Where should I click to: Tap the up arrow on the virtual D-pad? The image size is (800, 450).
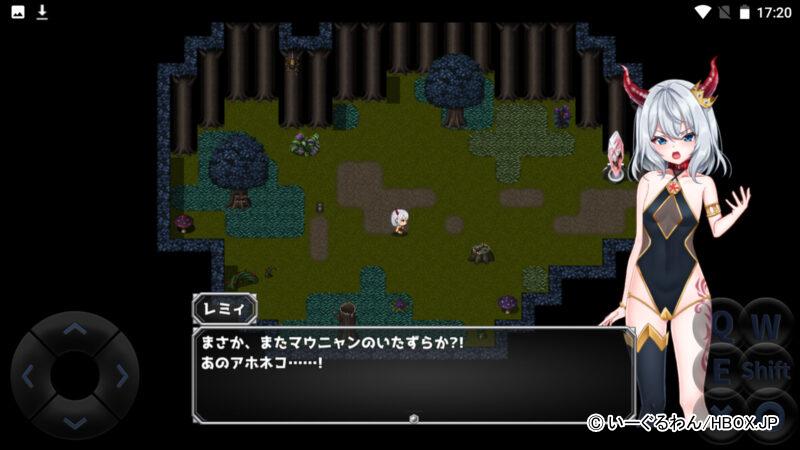(x=74, y=329)
